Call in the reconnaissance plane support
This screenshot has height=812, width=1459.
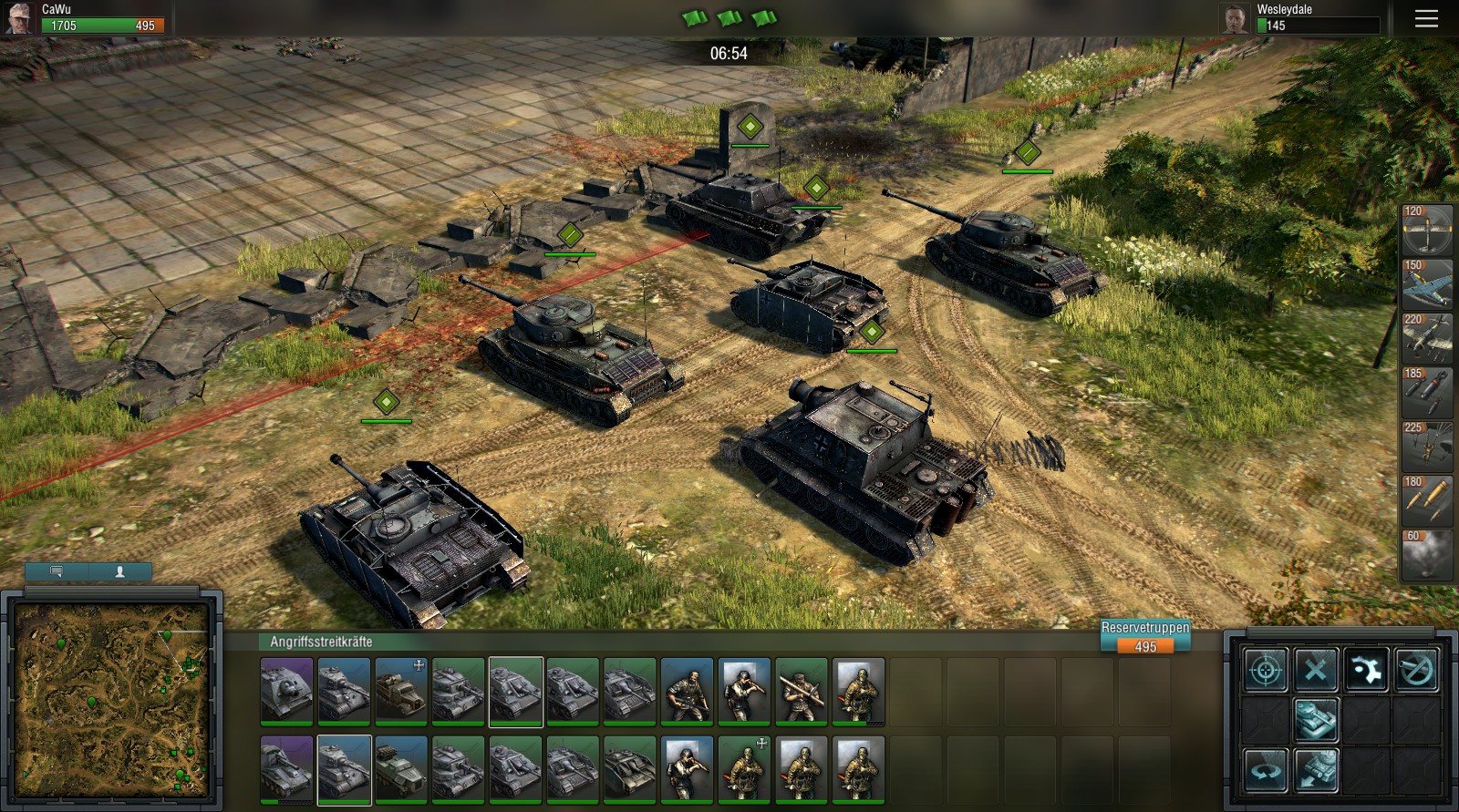pos(1427,232)
